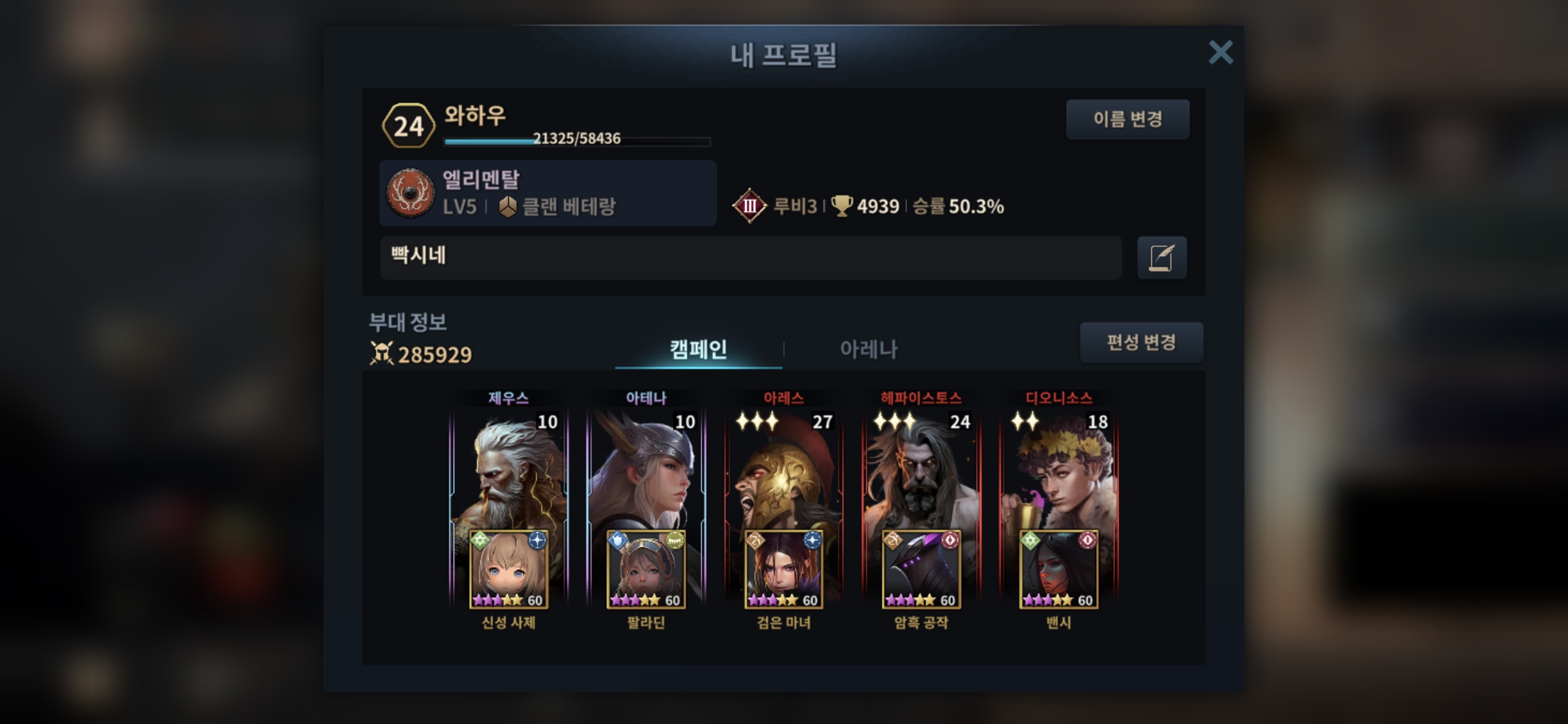Select the 팔라딘 unit portrait
1568x724 pixels.
pyautogui.click(x=646, y=570)
